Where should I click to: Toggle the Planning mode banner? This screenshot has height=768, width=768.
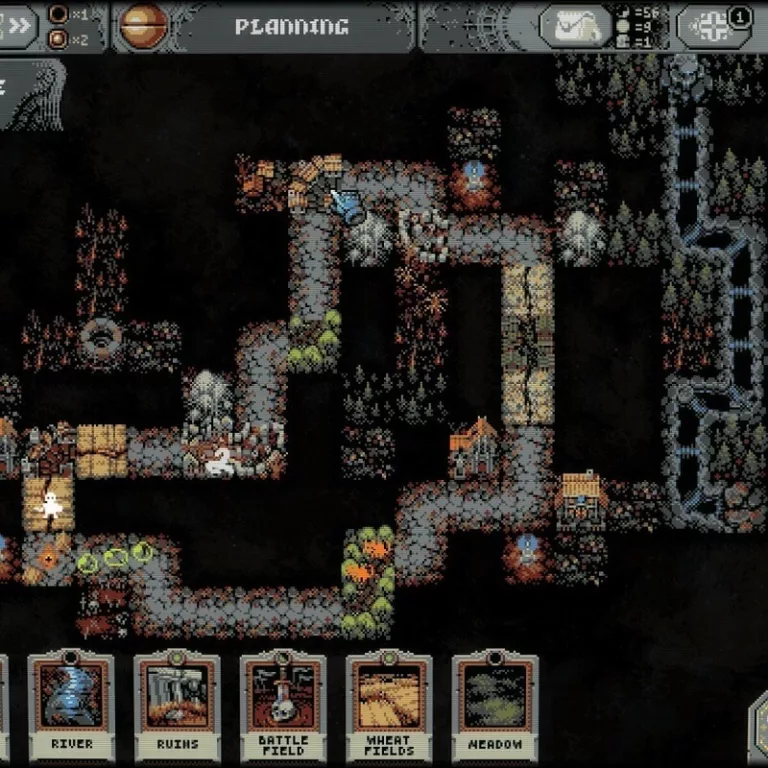pos(291,26)
